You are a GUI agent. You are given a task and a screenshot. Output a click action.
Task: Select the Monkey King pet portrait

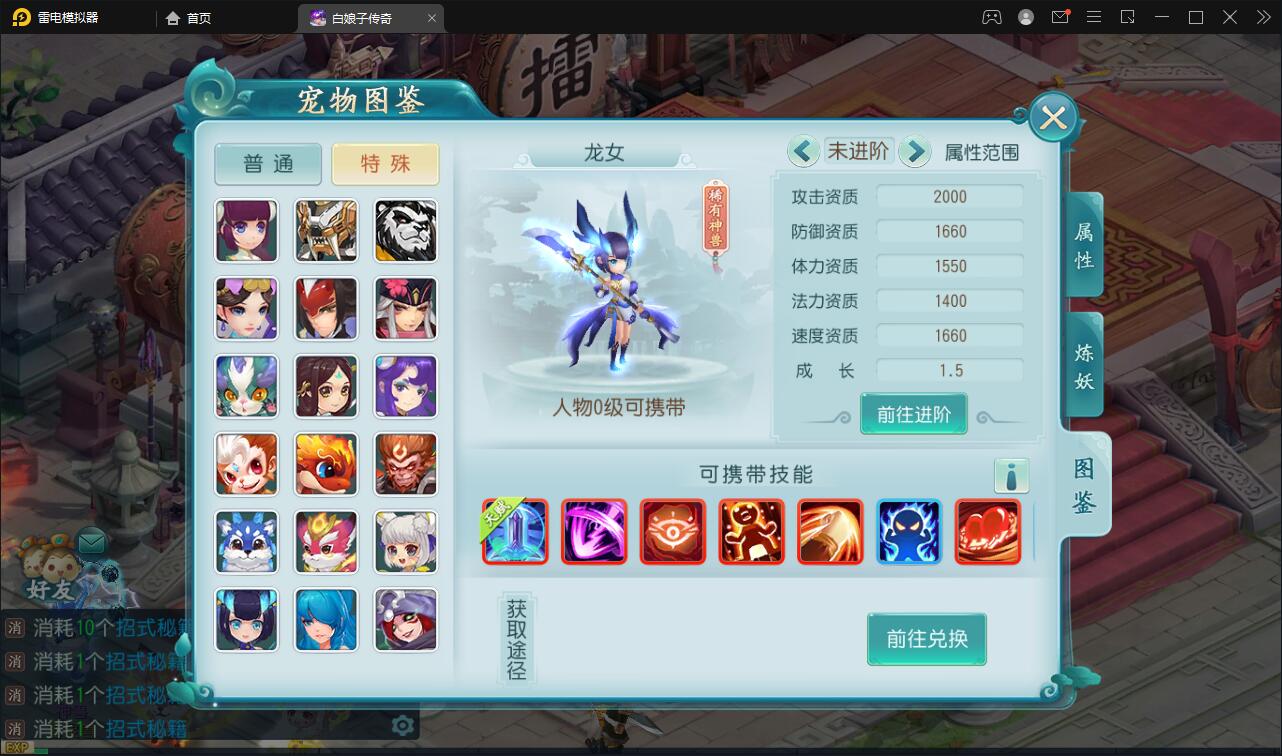(x=405, y=464)
